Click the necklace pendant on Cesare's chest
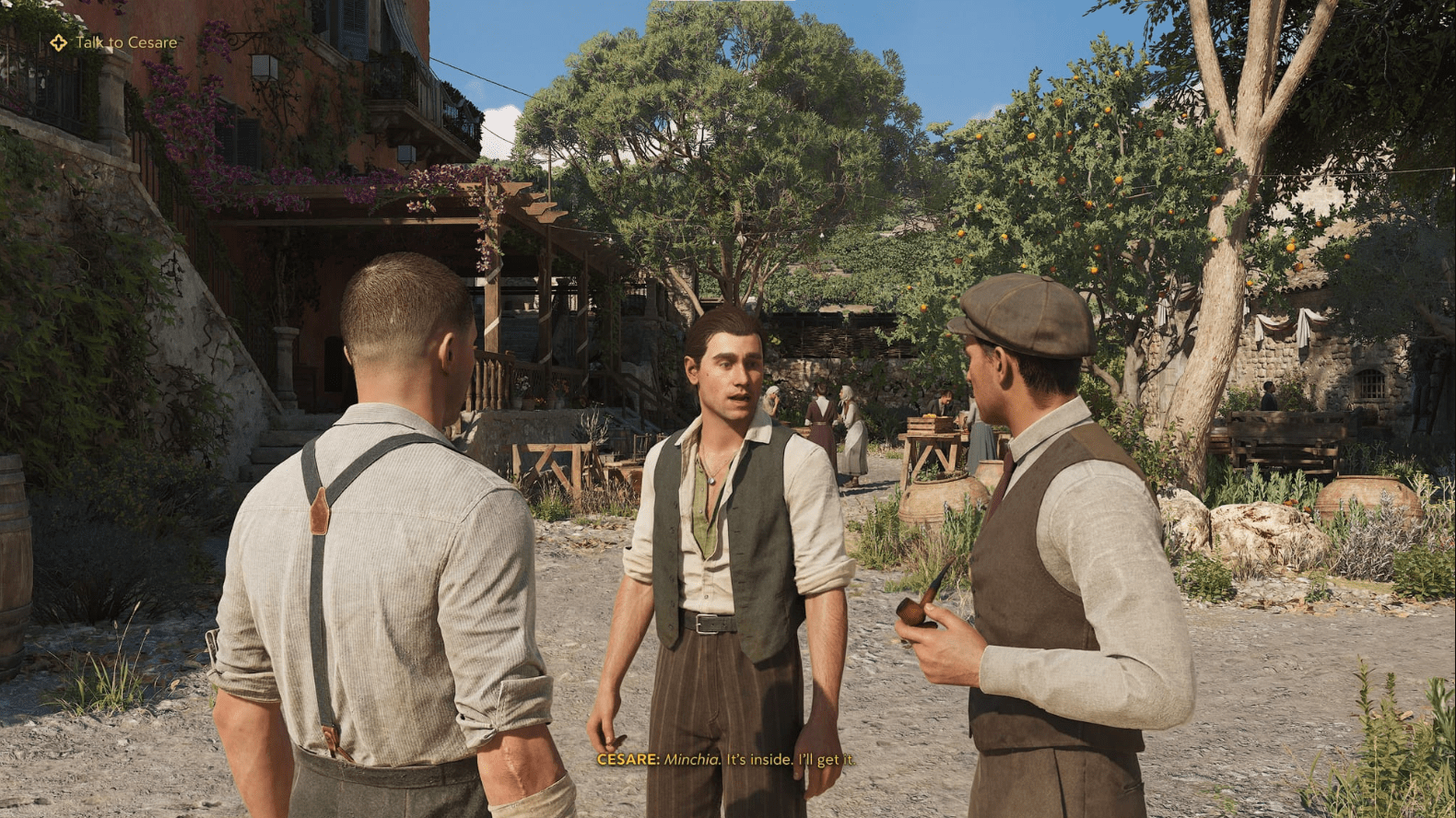The width and height of the screenshot is (1456, 818). tap(711, 481)
